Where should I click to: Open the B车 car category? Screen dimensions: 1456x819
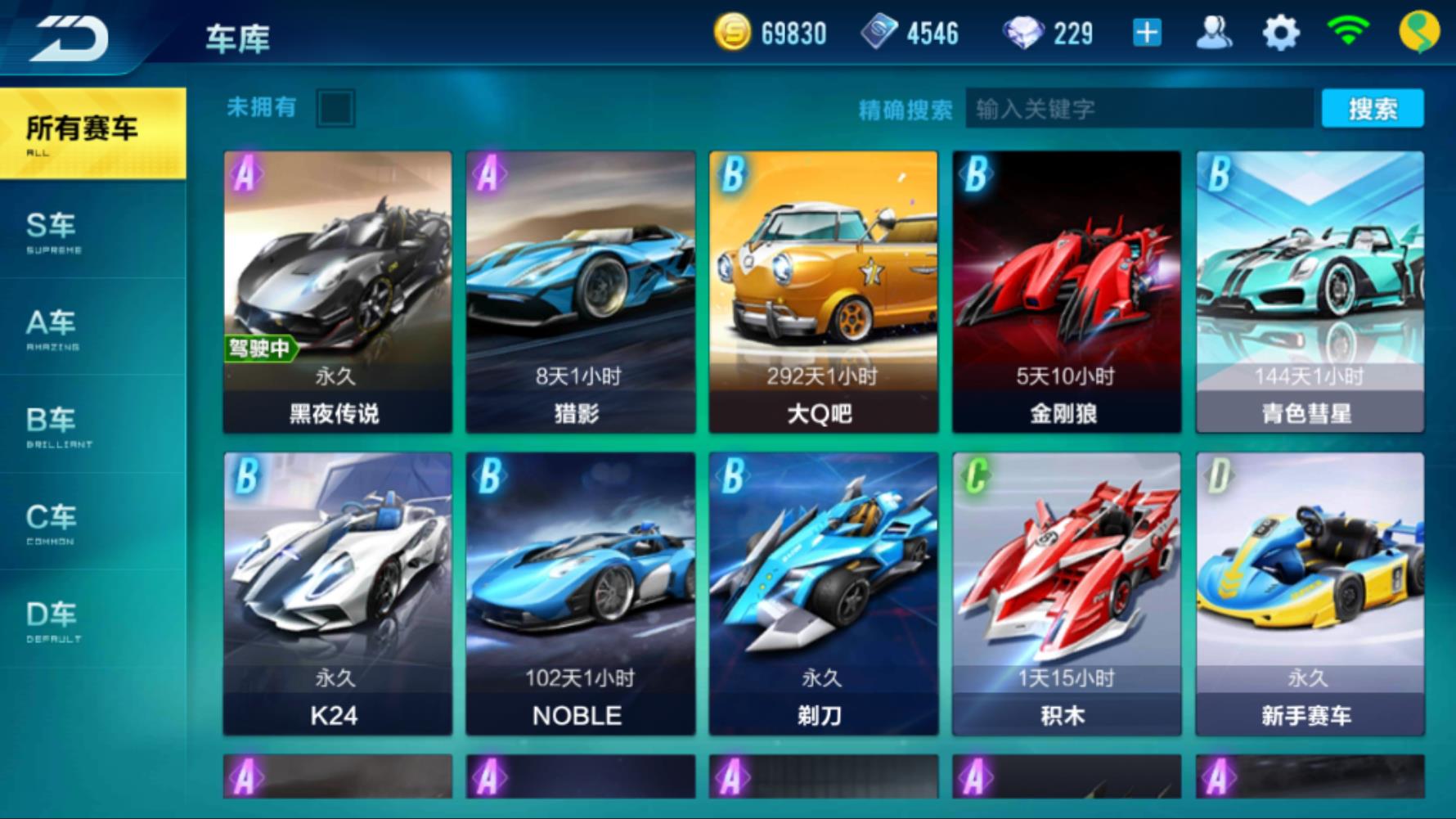pyautogui.click(x=53, y=425)
